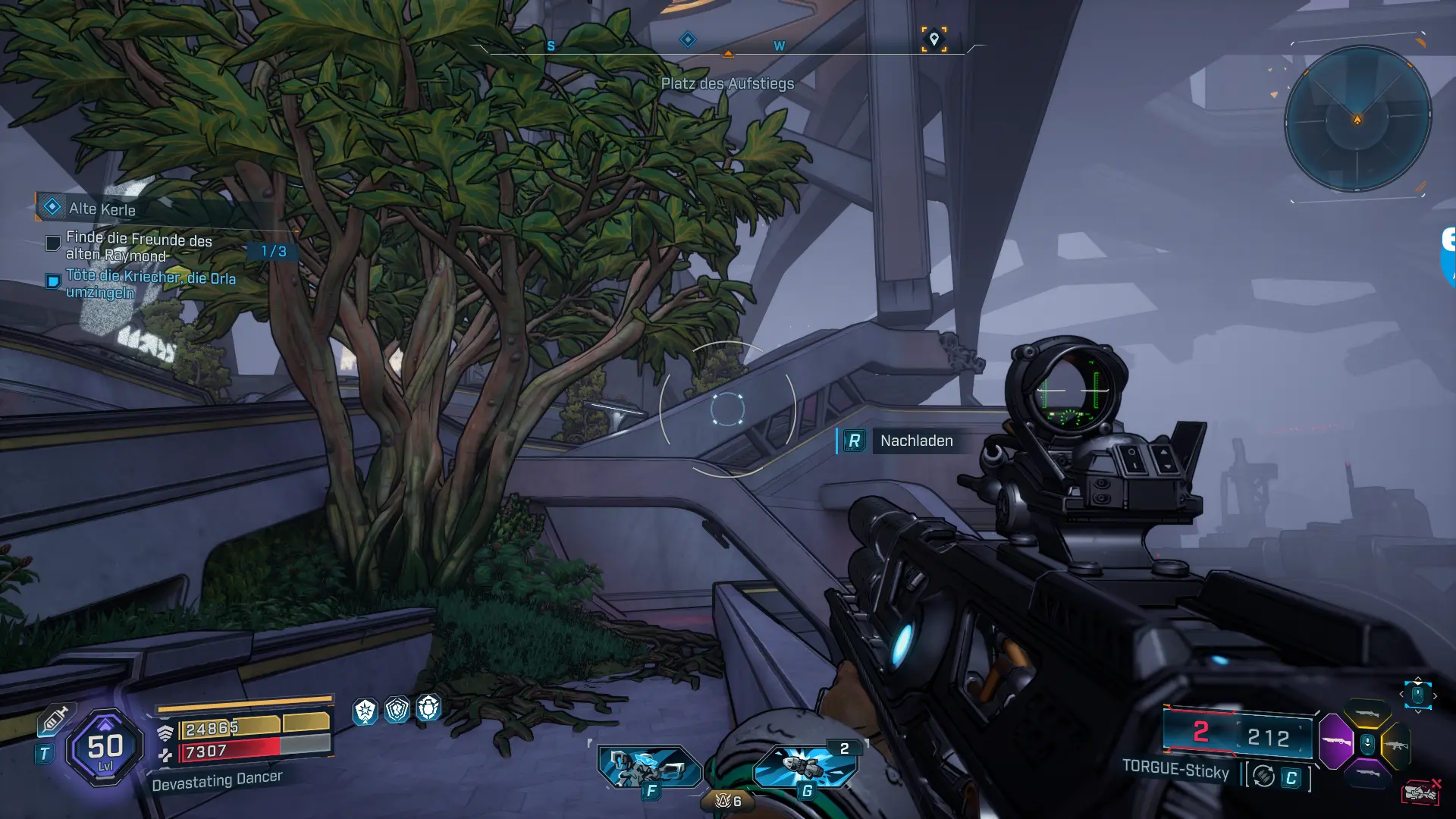Image resolution: width=1456 pixels, height=819 pixels.
Task: Click the red crossed-out vehicle icon
Action: point(1420,792)
